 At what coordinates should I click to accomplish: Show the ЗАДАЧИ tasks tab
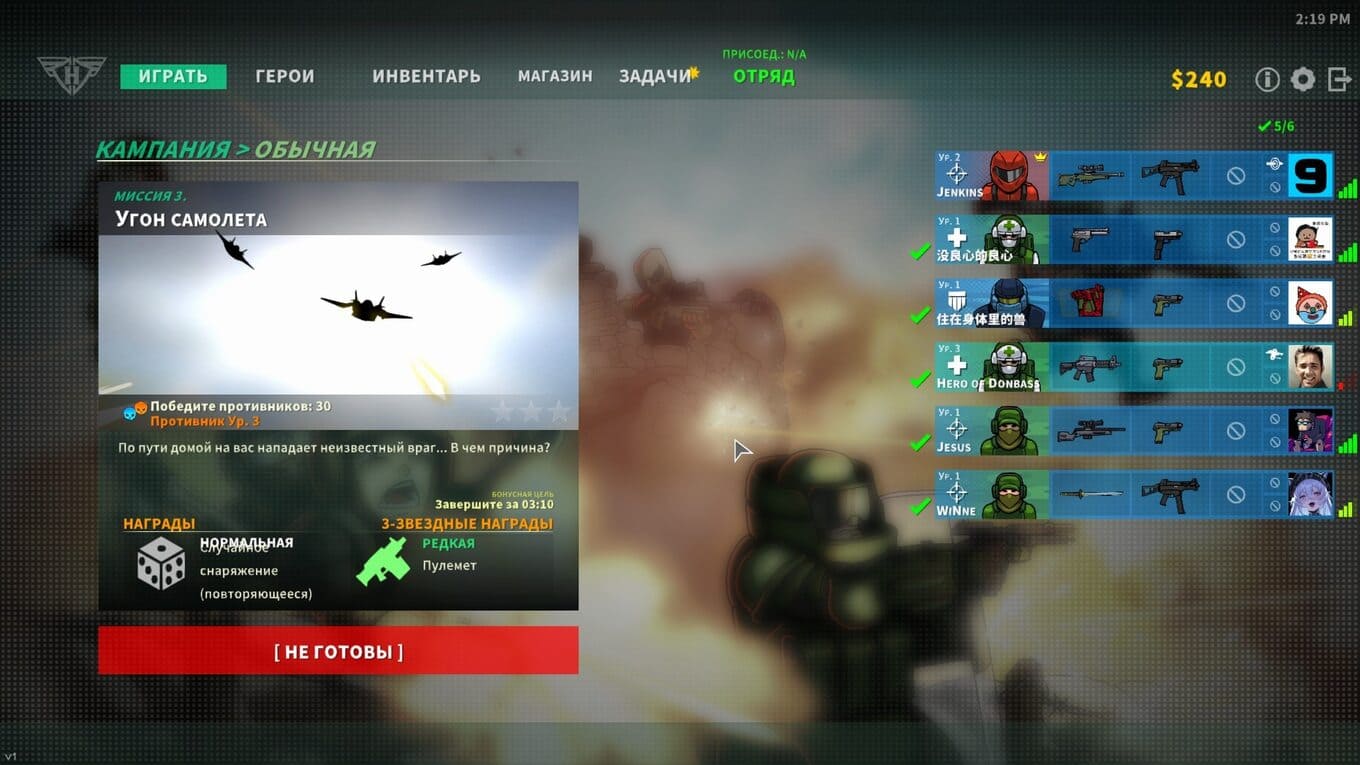coord(655,77)
